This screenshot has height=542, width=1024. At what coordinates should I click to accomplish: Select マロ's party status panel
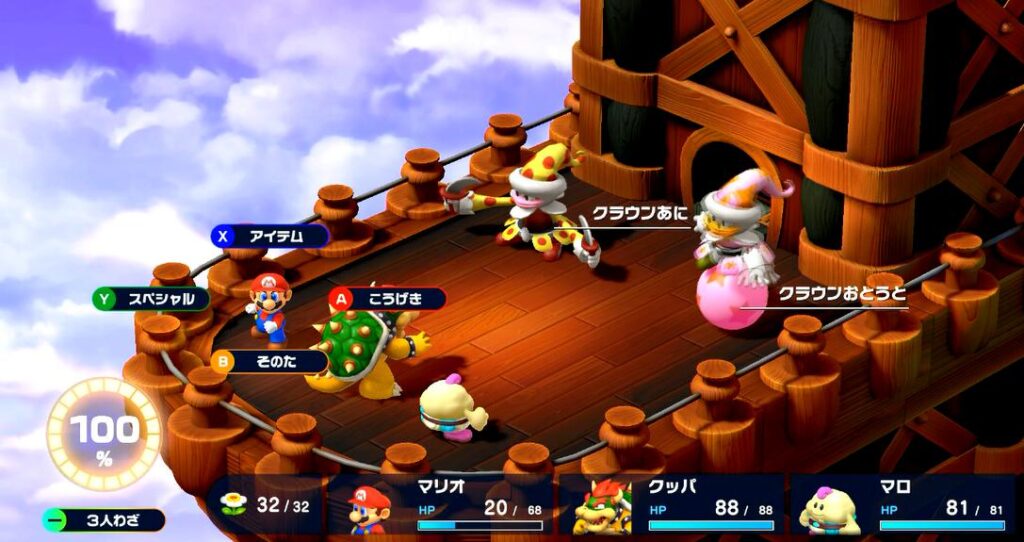(x=903, y=507)
